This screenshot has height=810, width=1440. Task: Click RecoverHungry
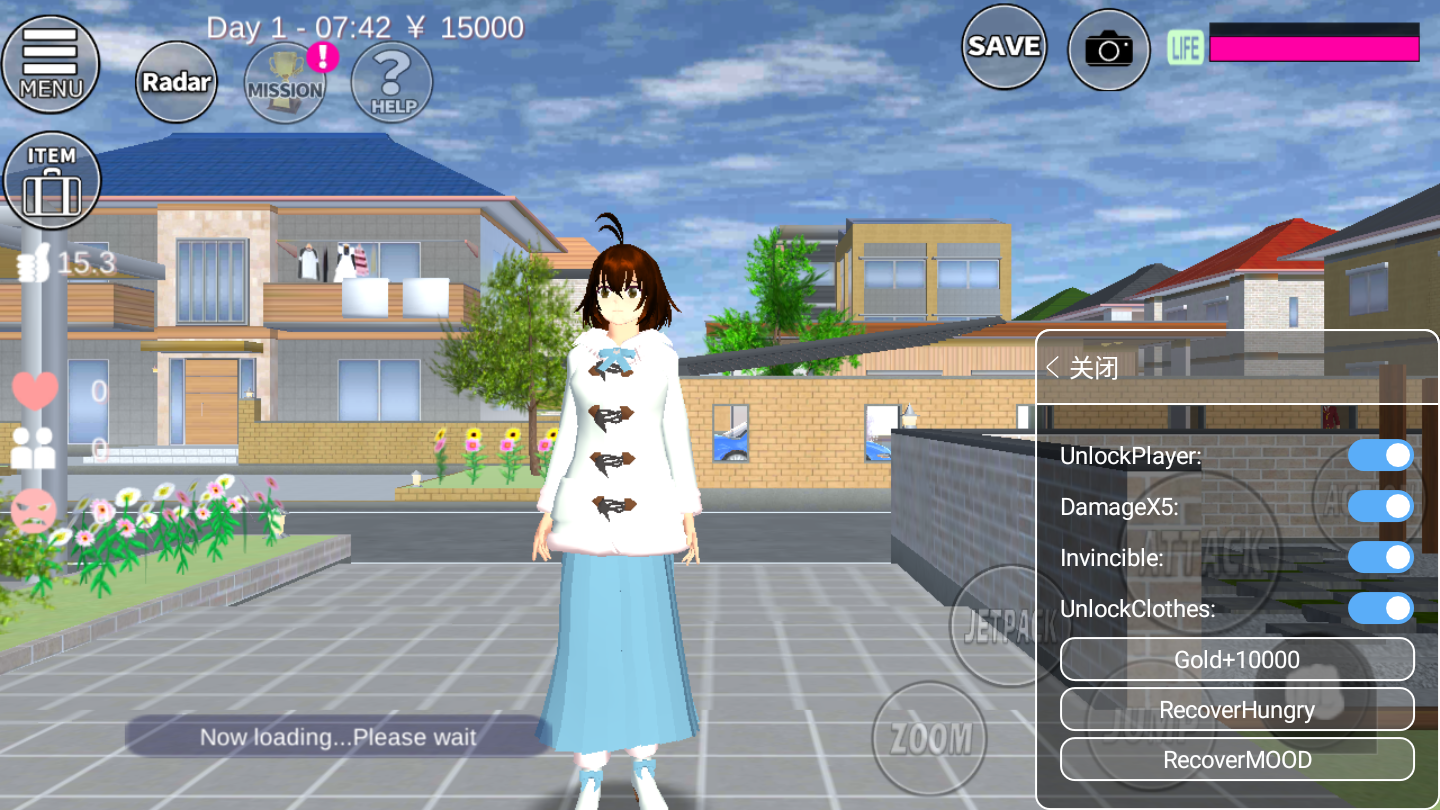click(1237, 709)
